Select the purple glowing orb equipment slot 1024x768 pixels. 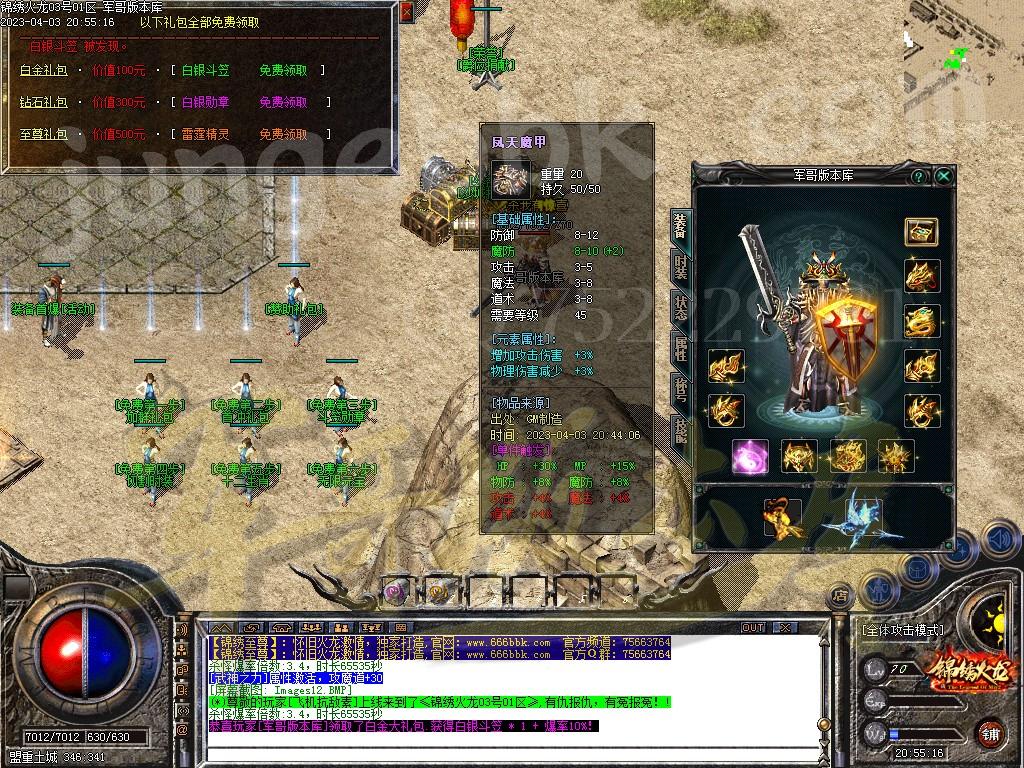pyautogui.click(x=749, y=456)
